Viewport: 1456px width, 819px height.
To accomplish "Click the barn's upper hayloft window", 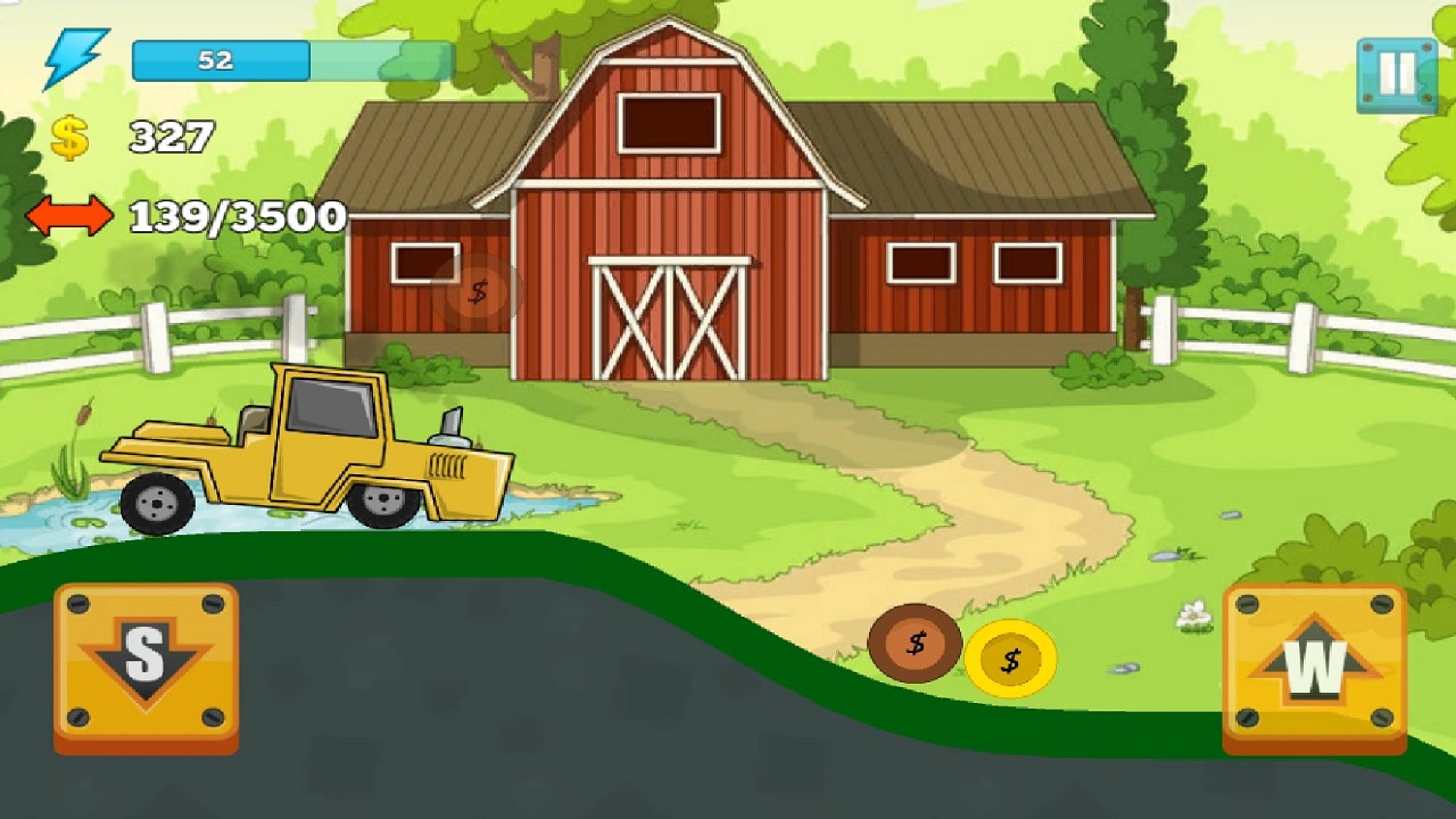I will point(670,121).
